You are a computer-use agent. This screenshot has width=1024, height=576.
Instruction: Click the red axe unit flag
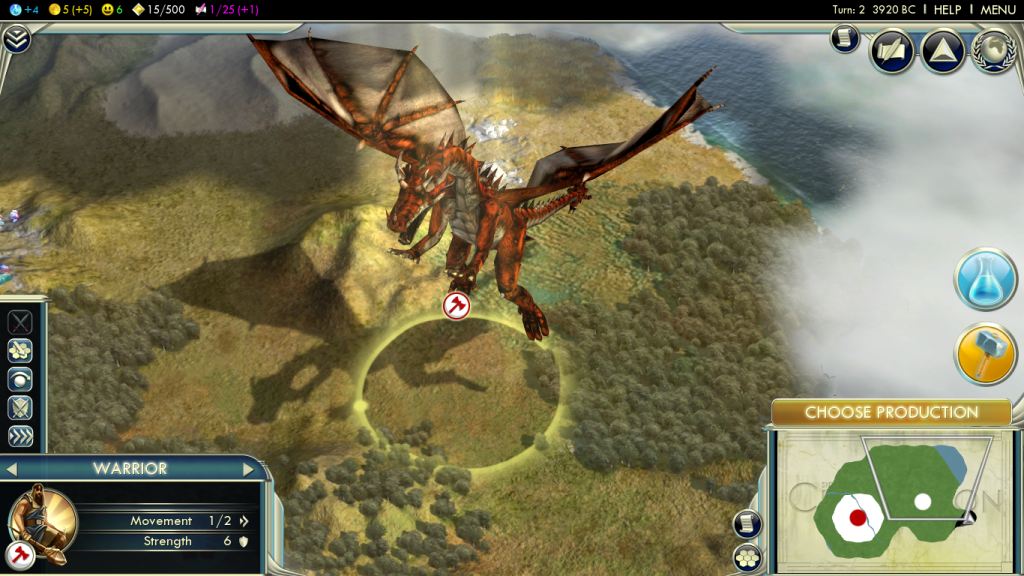456,305
